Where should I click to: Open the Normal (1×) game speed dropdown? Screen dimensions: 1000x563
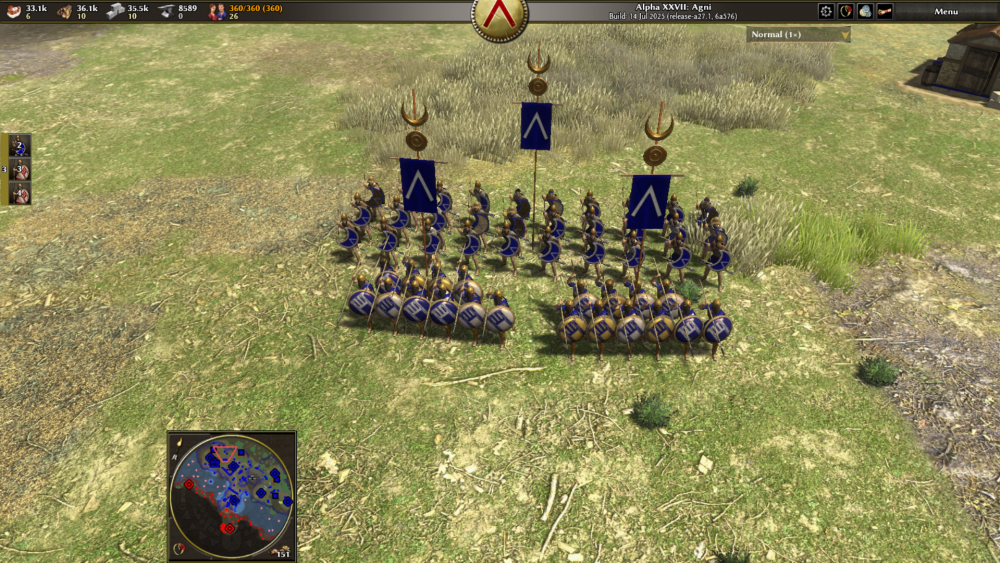point(798,34)
